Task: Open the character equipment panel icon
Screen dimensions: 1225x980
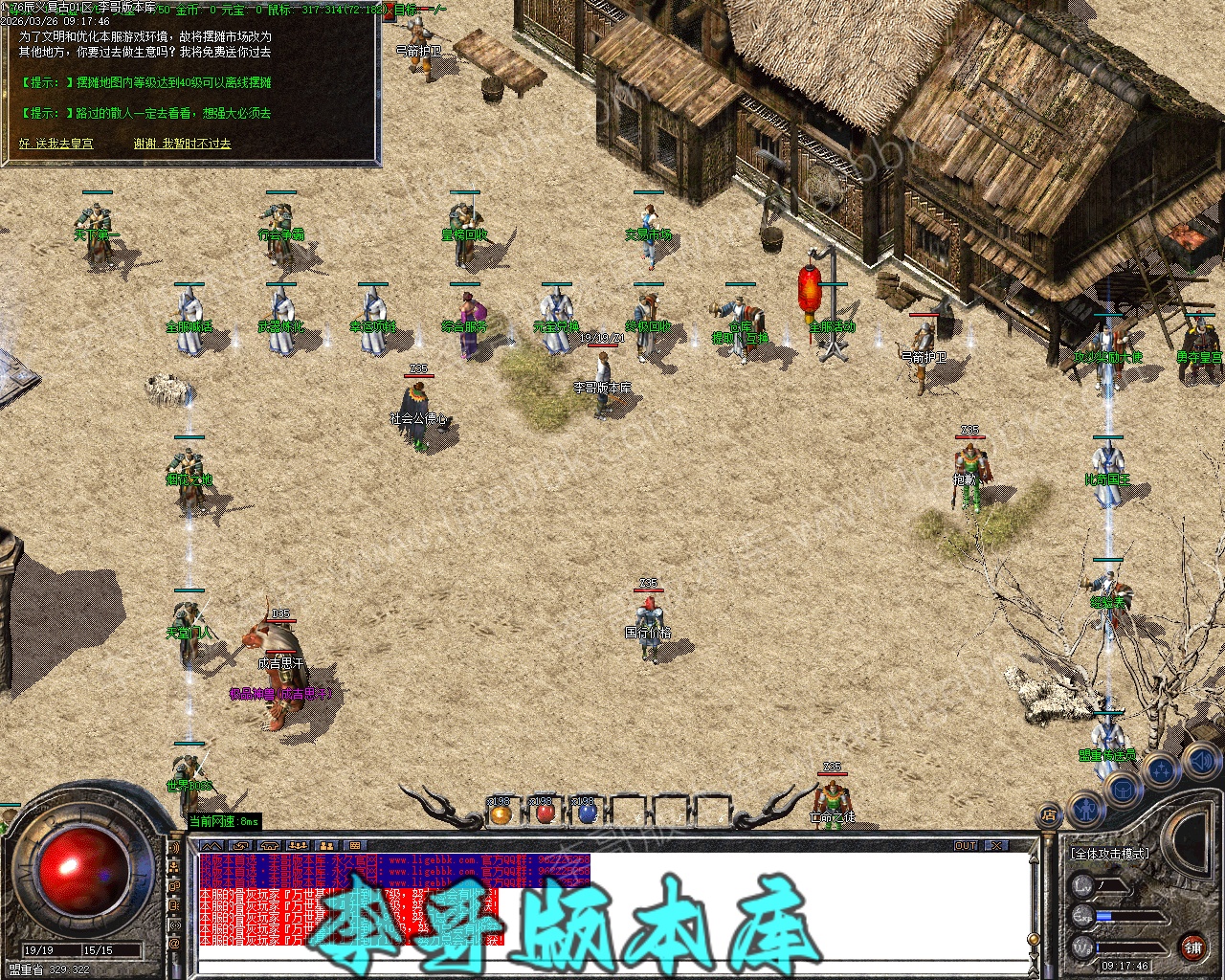Action: pyautogui.click(x=1087, y=810)
